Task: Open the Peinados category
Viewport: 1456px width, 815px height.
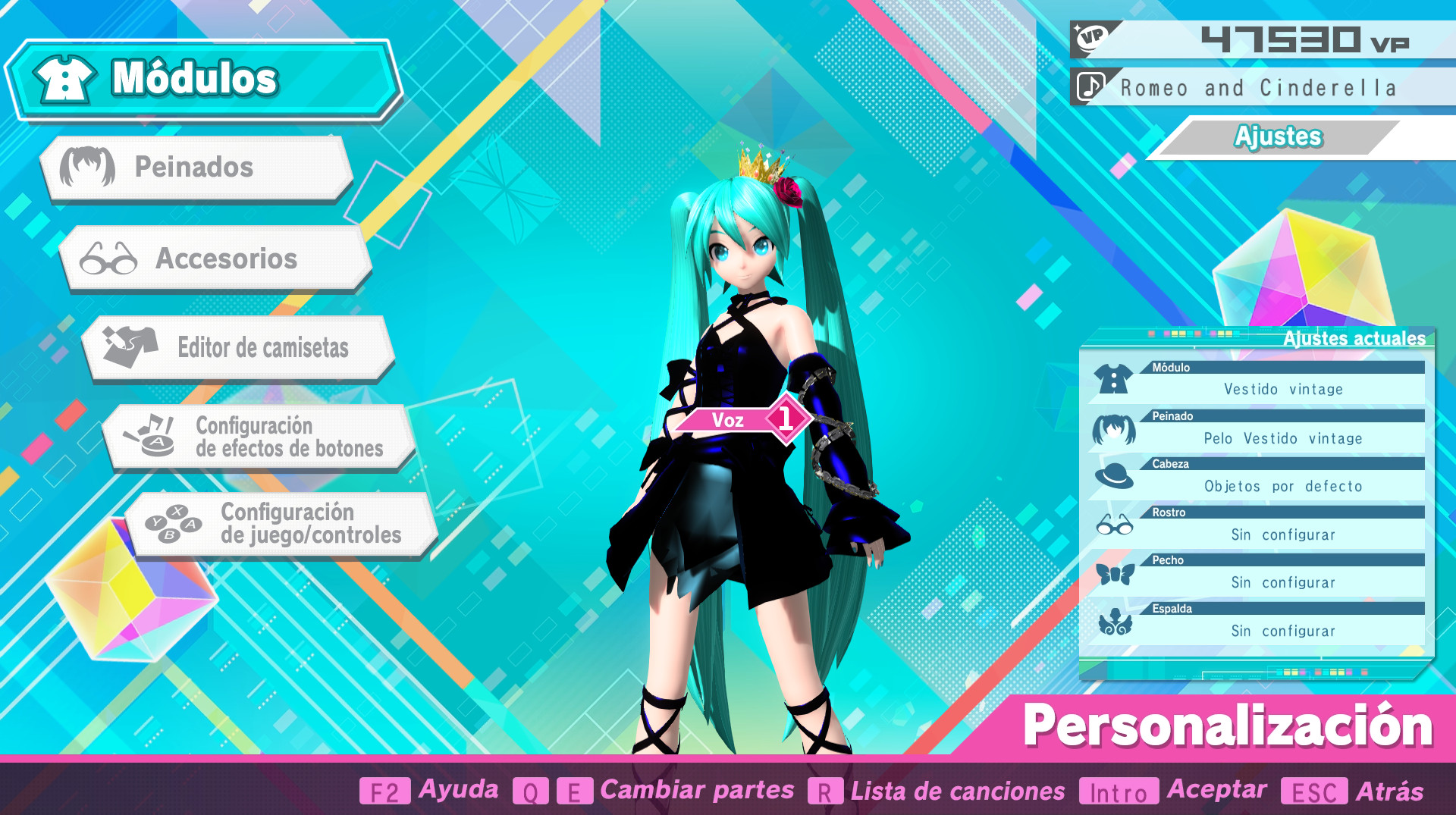Action: pyautogui.click(x=197, y=168)
